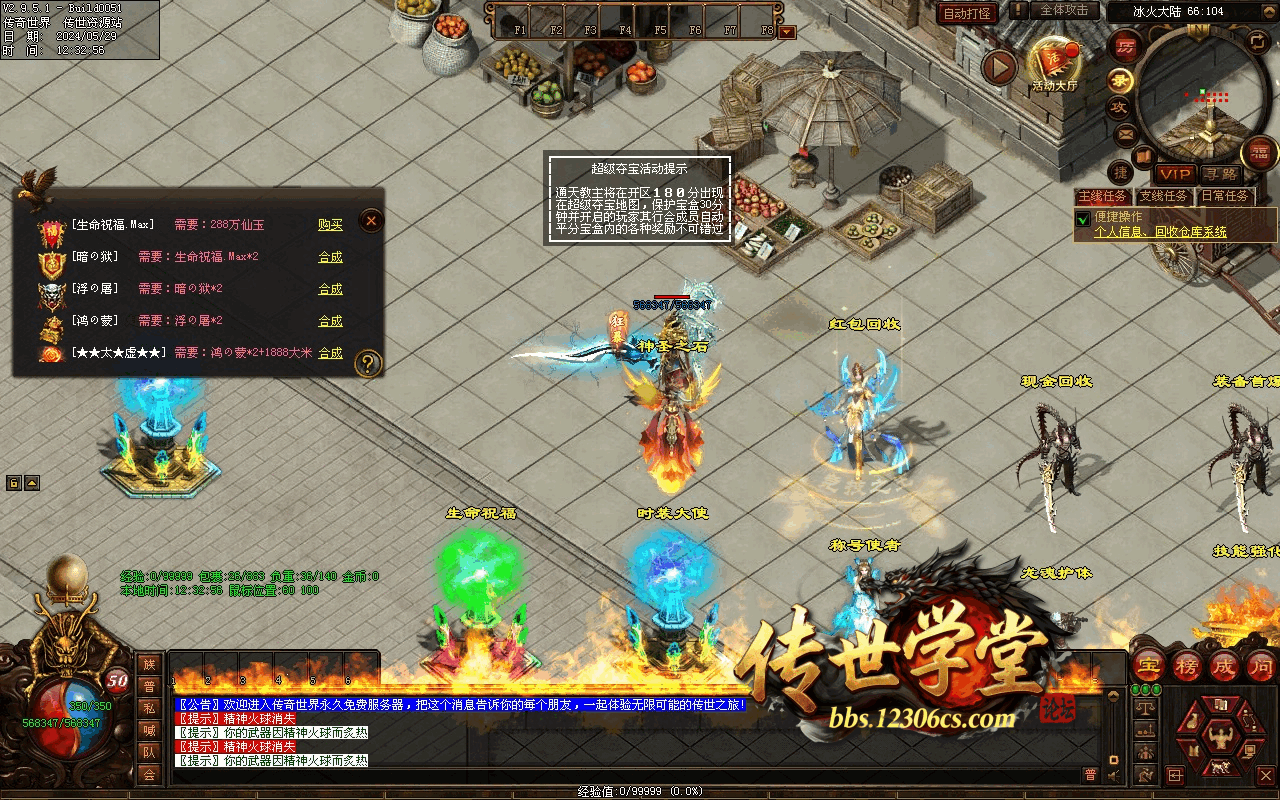1280x800 pixels.
Task: Open the 榜 ranking round button
Action: (1186, 665)
